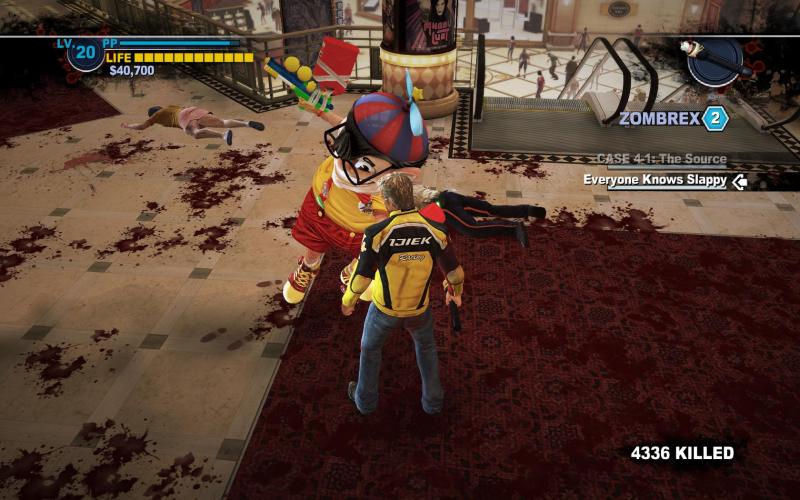This screenshot has width=800, height=500.
Task: Click the level 20 badge
Action: coord(85,52)
